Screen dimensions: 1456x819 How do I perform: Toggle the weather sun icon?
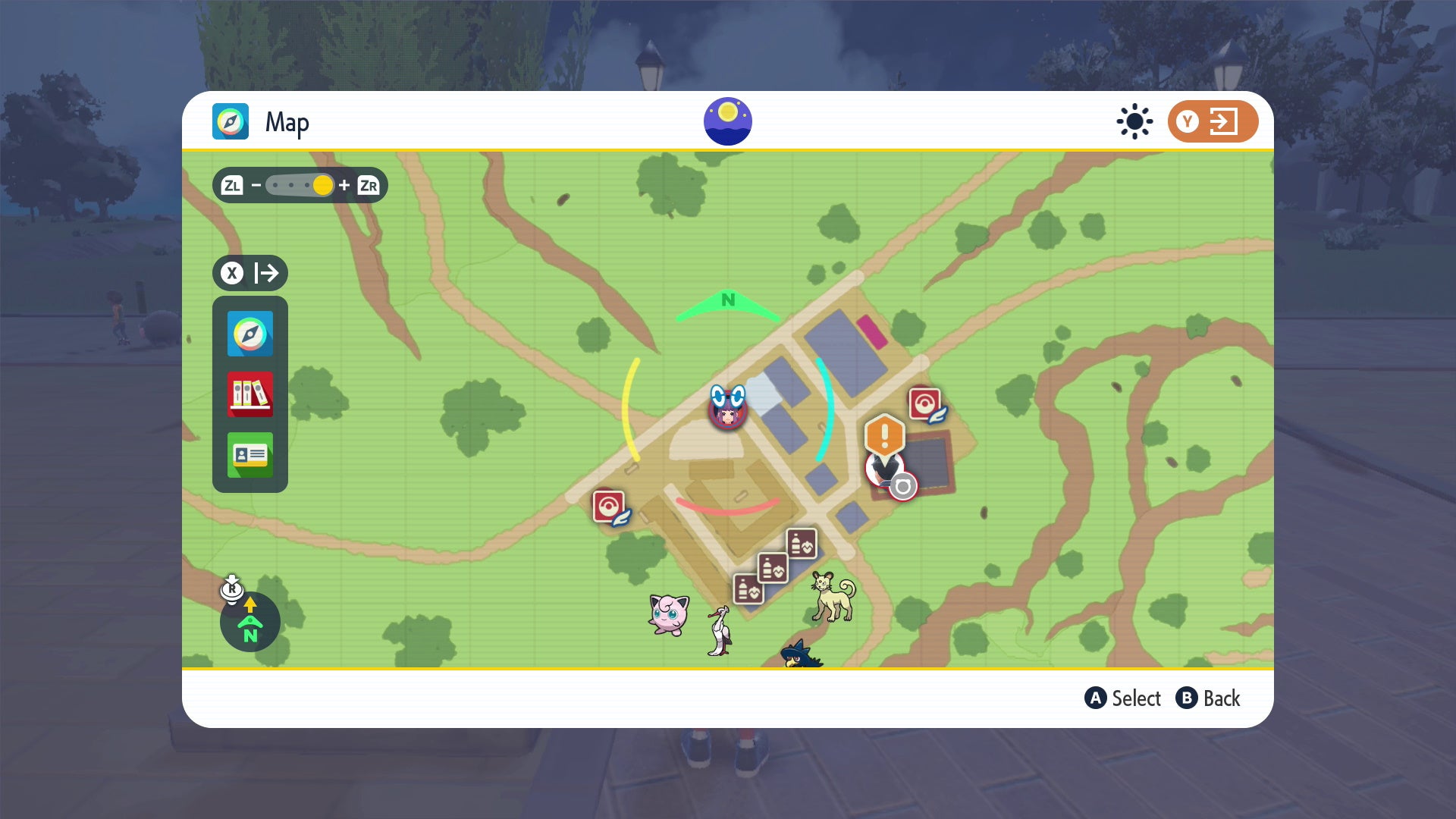click(x=1133, y=121)
